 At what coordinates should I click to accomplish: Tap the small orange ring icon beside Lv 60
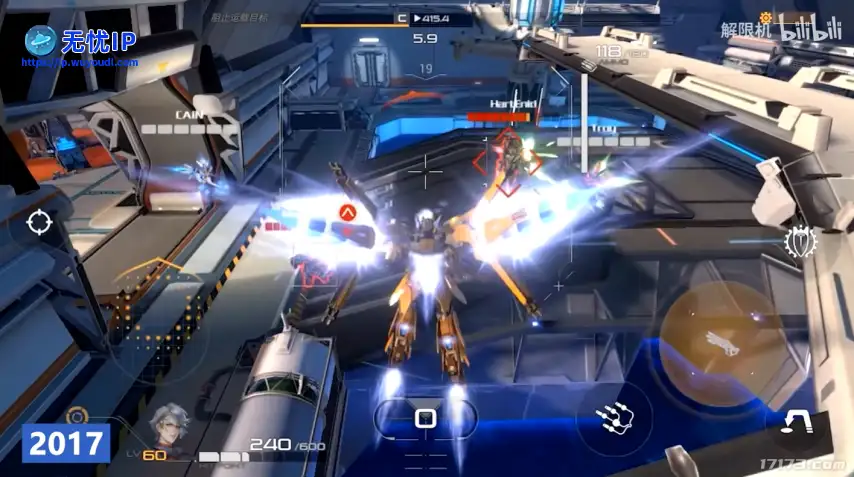pos(77,415)
